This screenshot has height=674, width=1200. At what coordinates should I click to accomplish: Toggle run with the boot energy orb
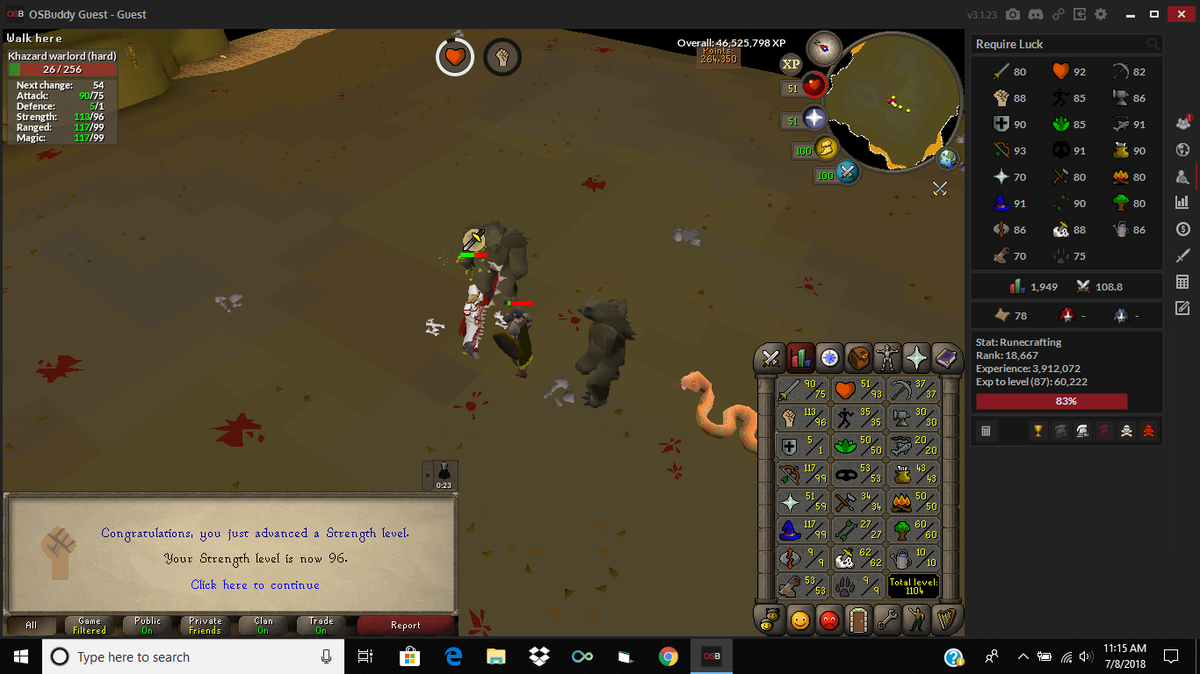coord(827,148)
